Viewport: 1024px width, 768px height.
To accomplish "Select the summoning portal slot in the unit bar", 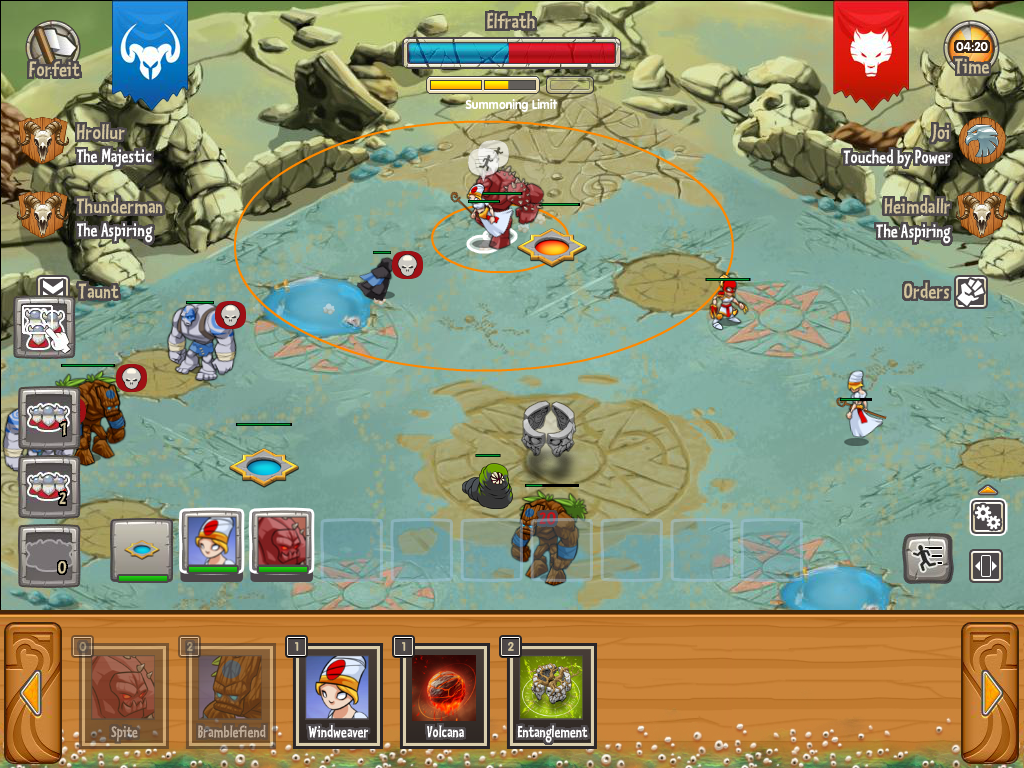I will pos(141,549).
